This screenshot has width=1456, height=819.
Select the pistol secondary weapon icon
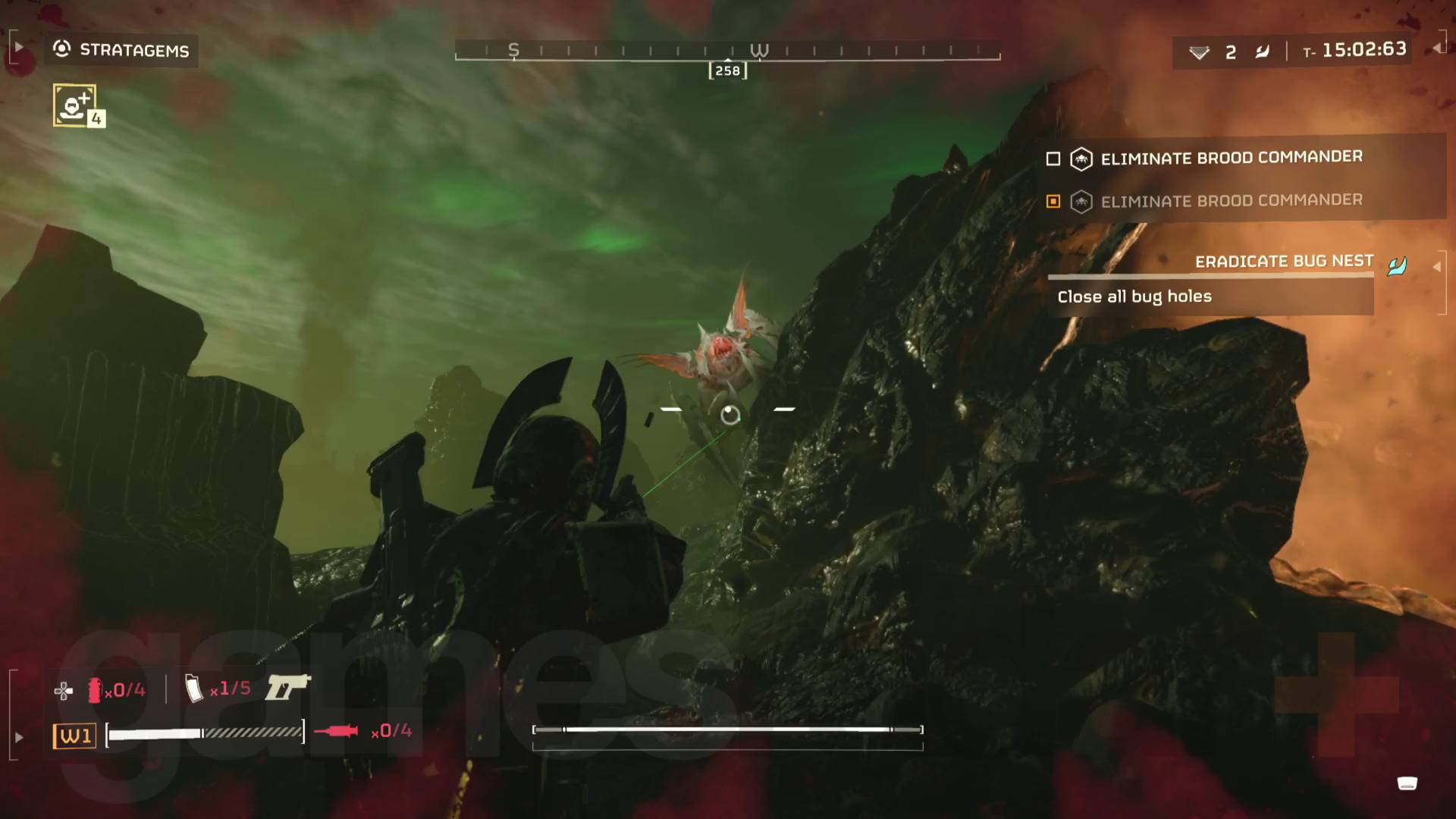coord(287,687)
